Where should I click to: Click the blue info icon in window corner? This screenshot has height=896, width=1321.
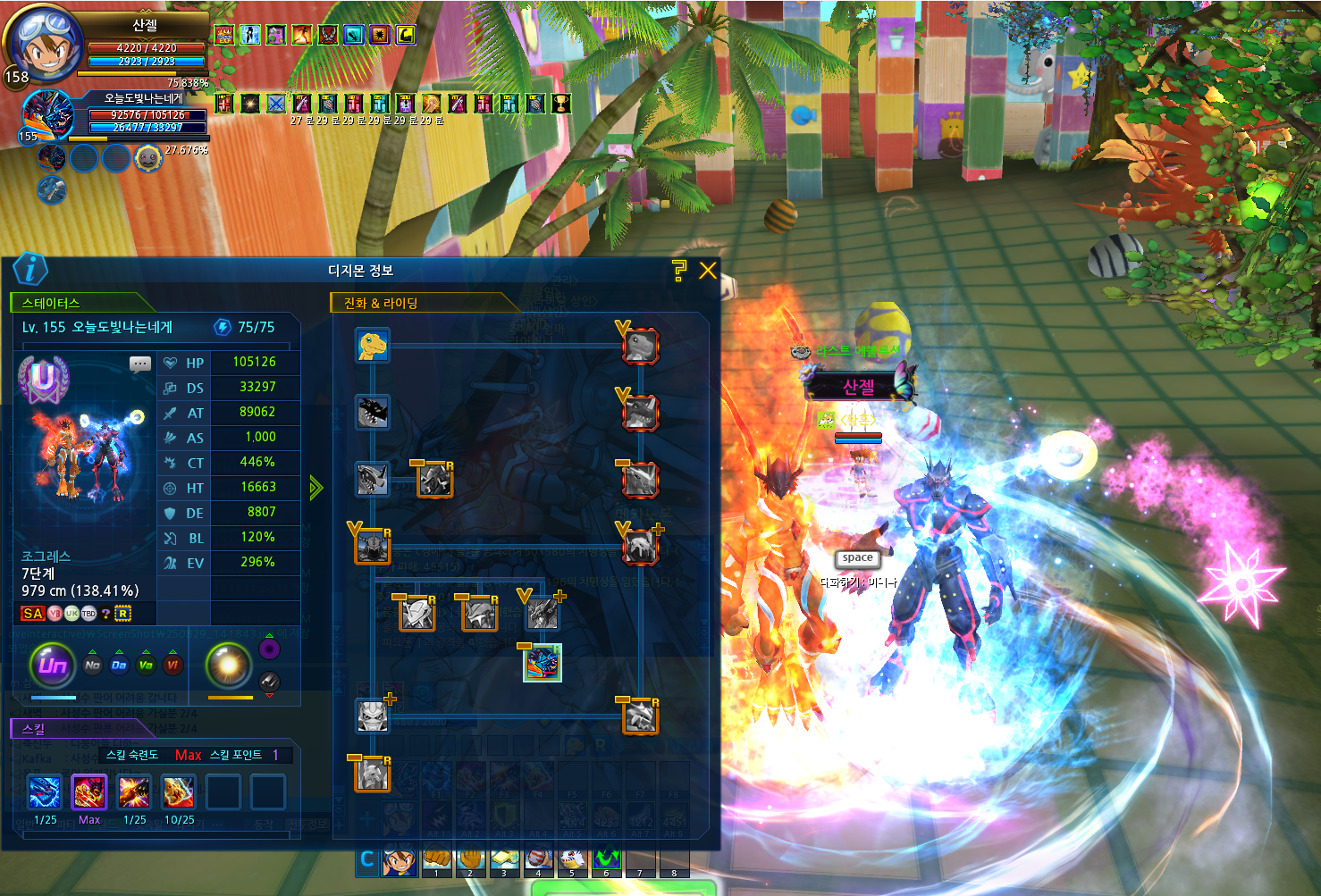pos(30,269)
